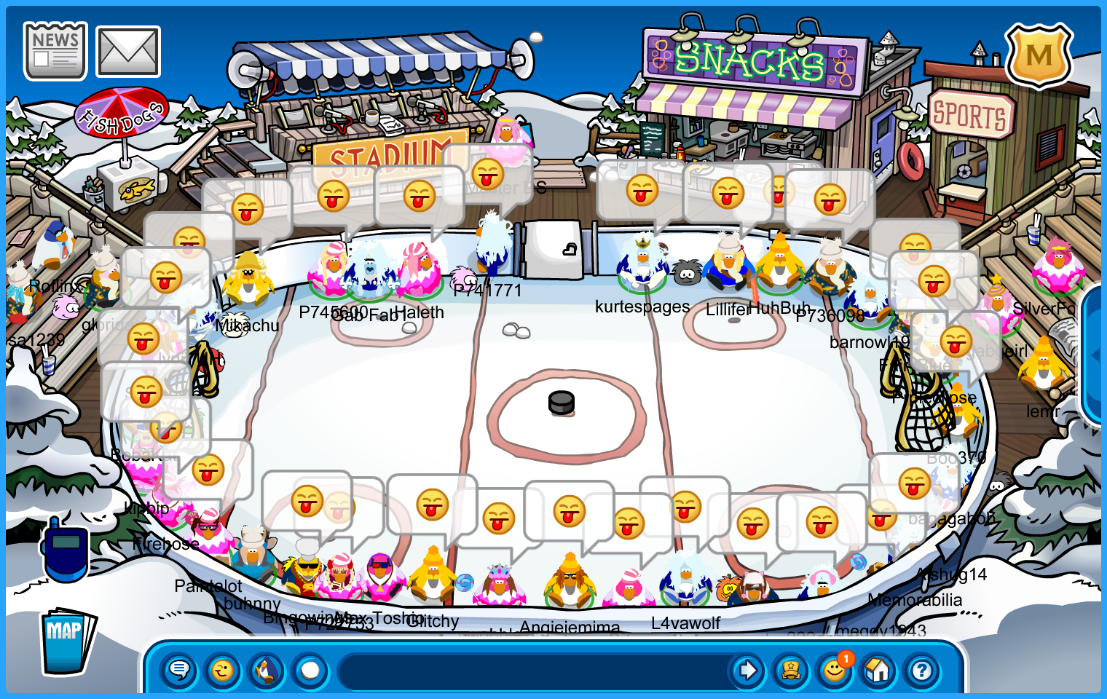
Task: Click the gold moderator M badge
Action: [1039, 55]
